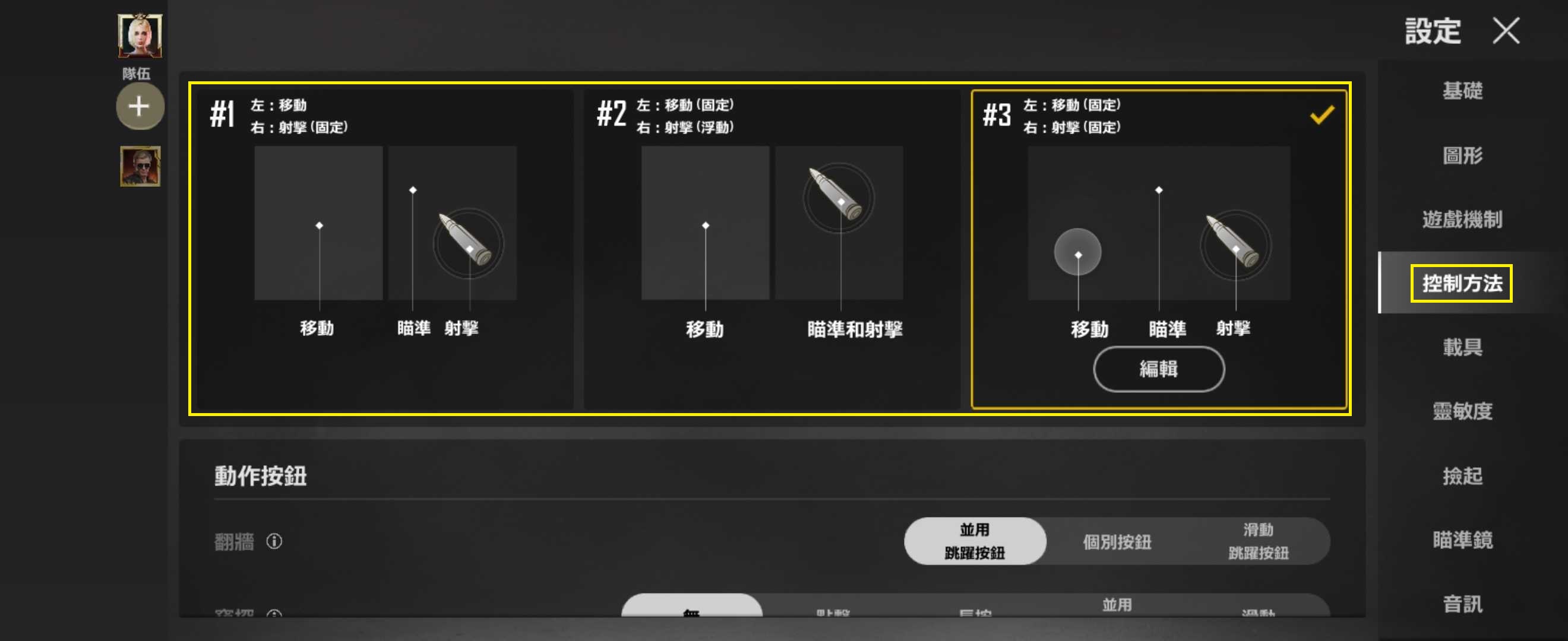Image resolution: width=1568 pixels, height=641 pixels.
Task: Click the + button to add a teammate
Action: 140,106
